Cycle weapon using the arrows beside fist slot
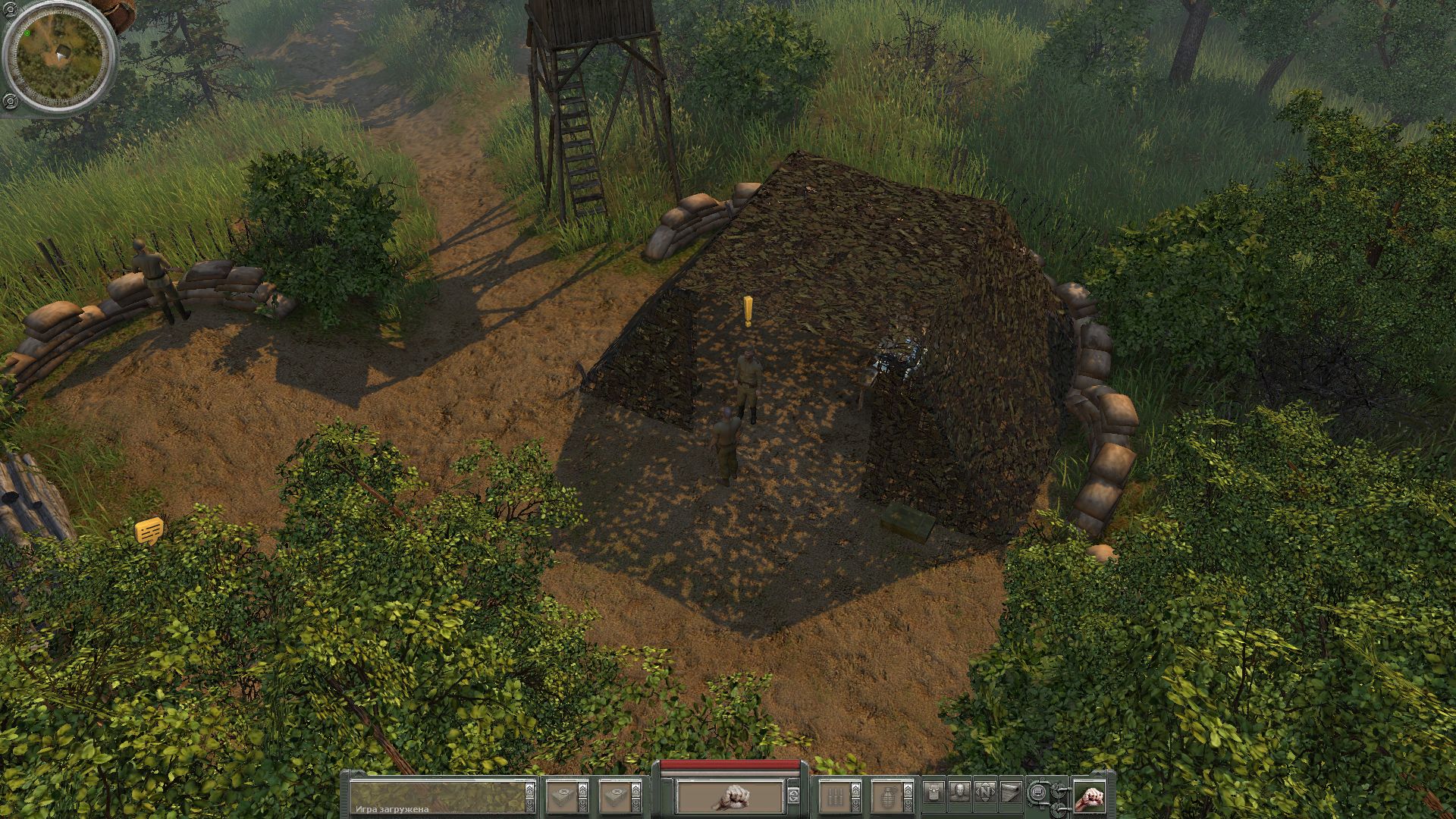This screenshot has width=1456, height=819. click(793, 796)
